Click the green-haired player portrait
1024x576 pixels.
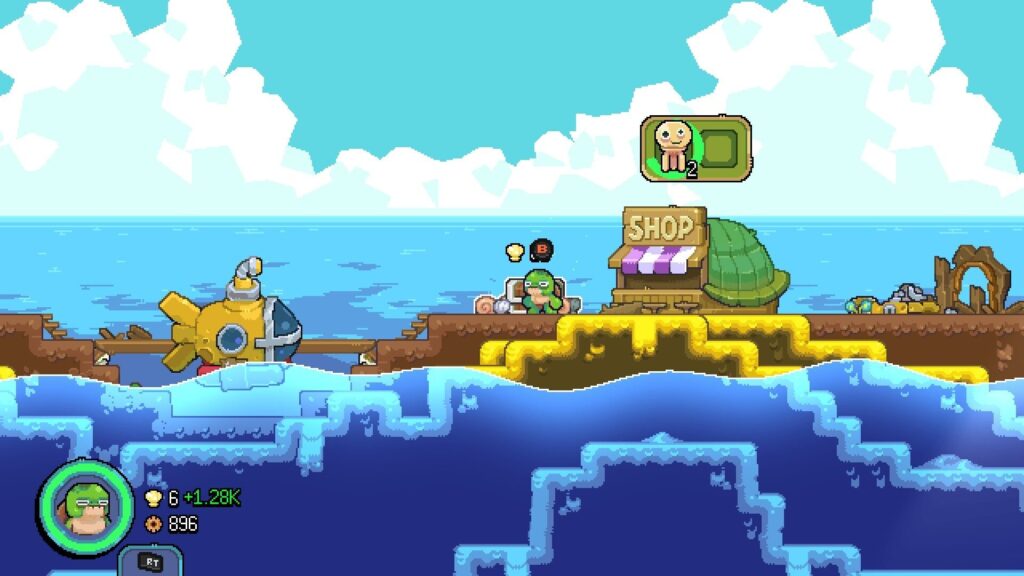pos(85,505)
